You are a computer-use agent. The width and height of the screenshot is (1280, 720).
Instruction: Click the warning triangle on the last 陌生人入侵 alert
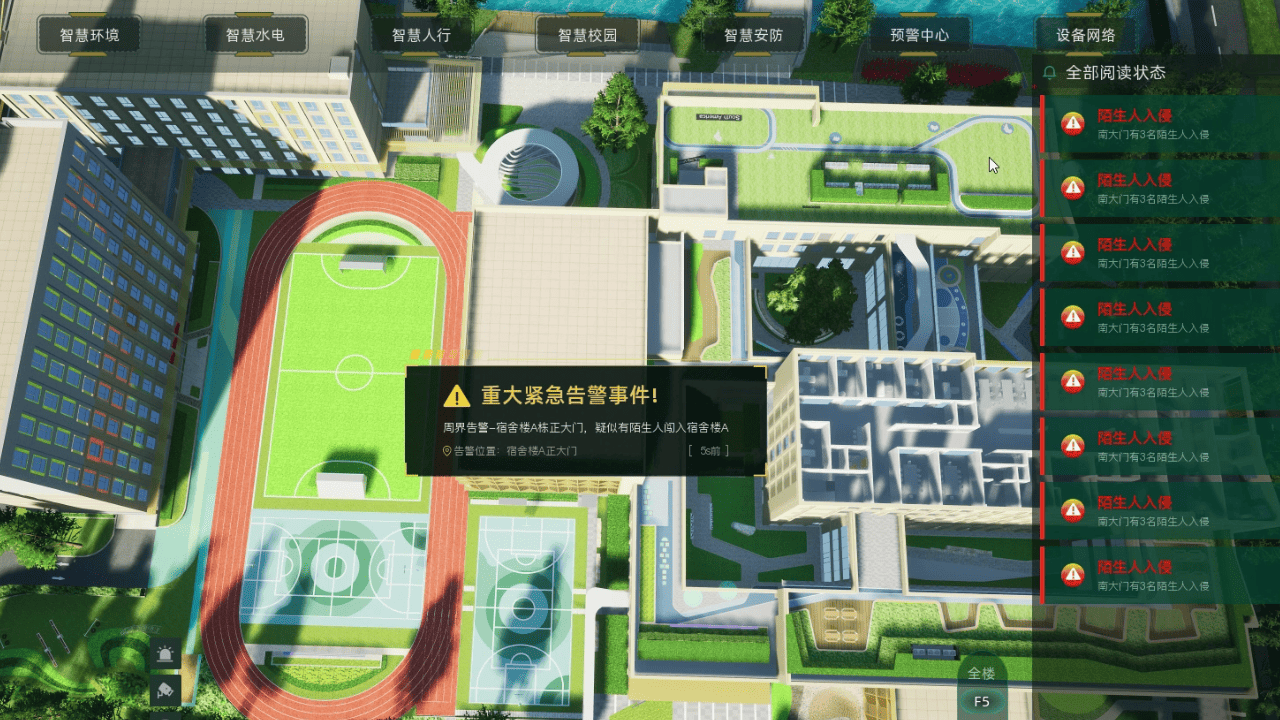coord(1073,574)
